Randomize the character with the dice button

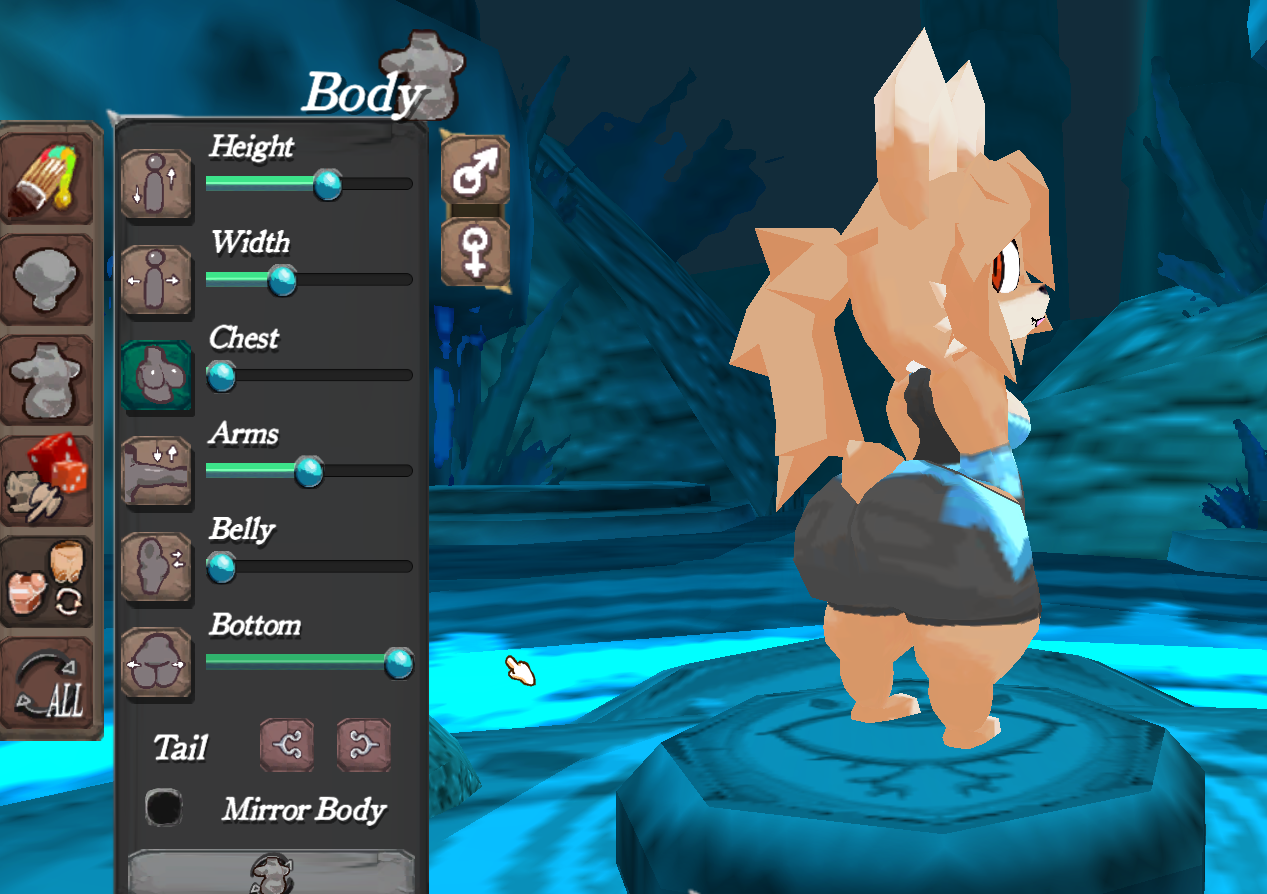point(49,481)
